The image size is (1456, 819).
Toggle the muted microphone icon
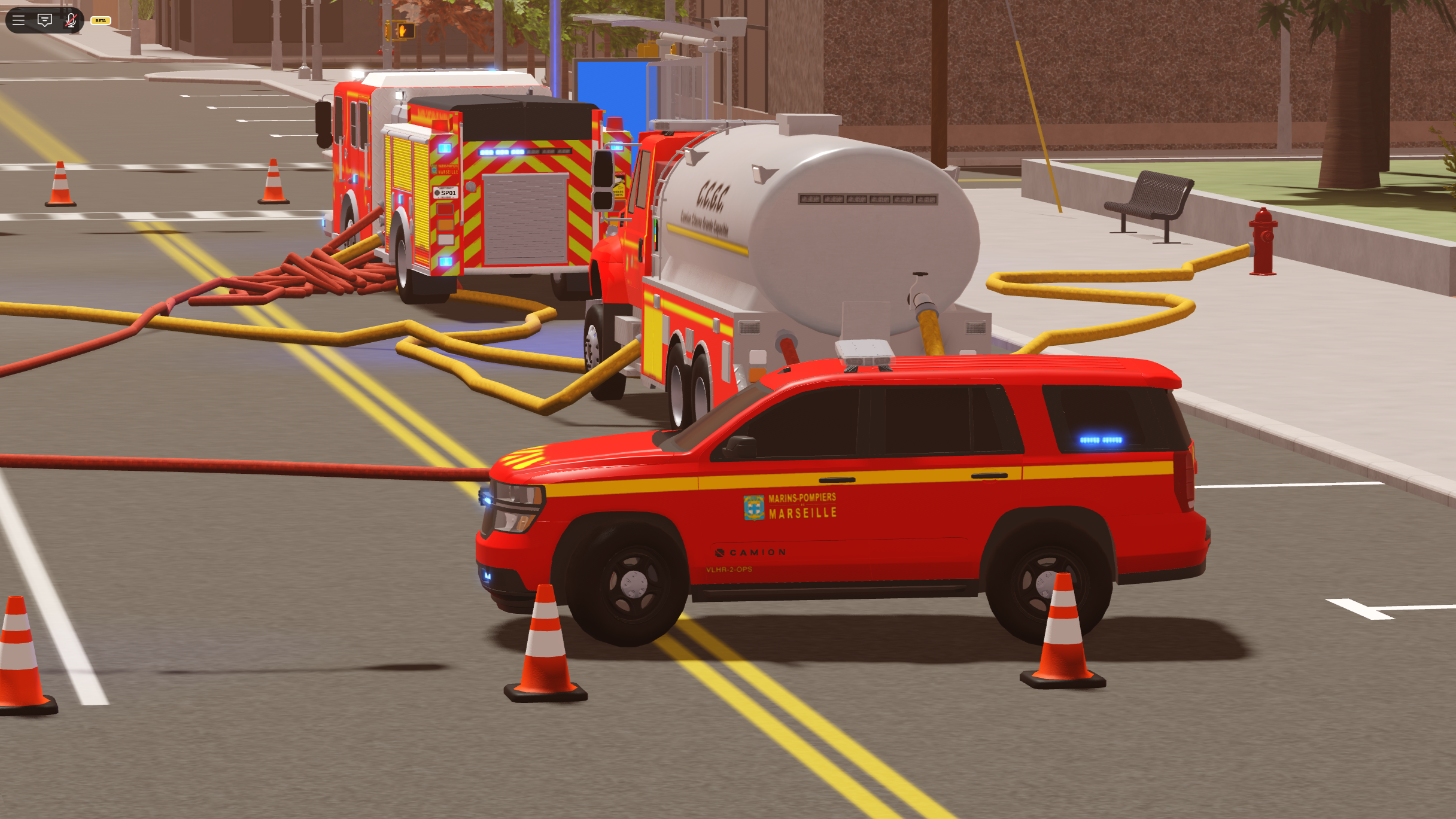pyautogui.click(x=71, y=20)
